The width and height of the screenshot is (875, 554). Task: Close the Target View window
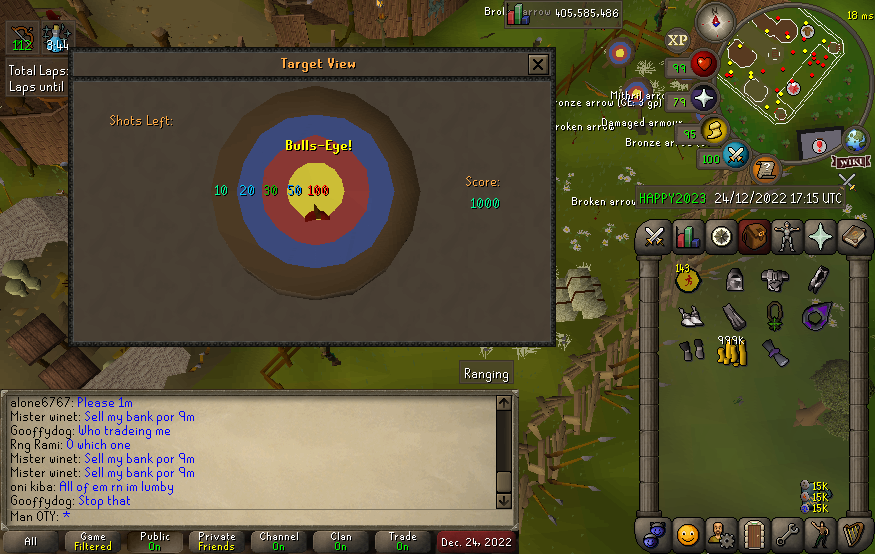[538, 65]
